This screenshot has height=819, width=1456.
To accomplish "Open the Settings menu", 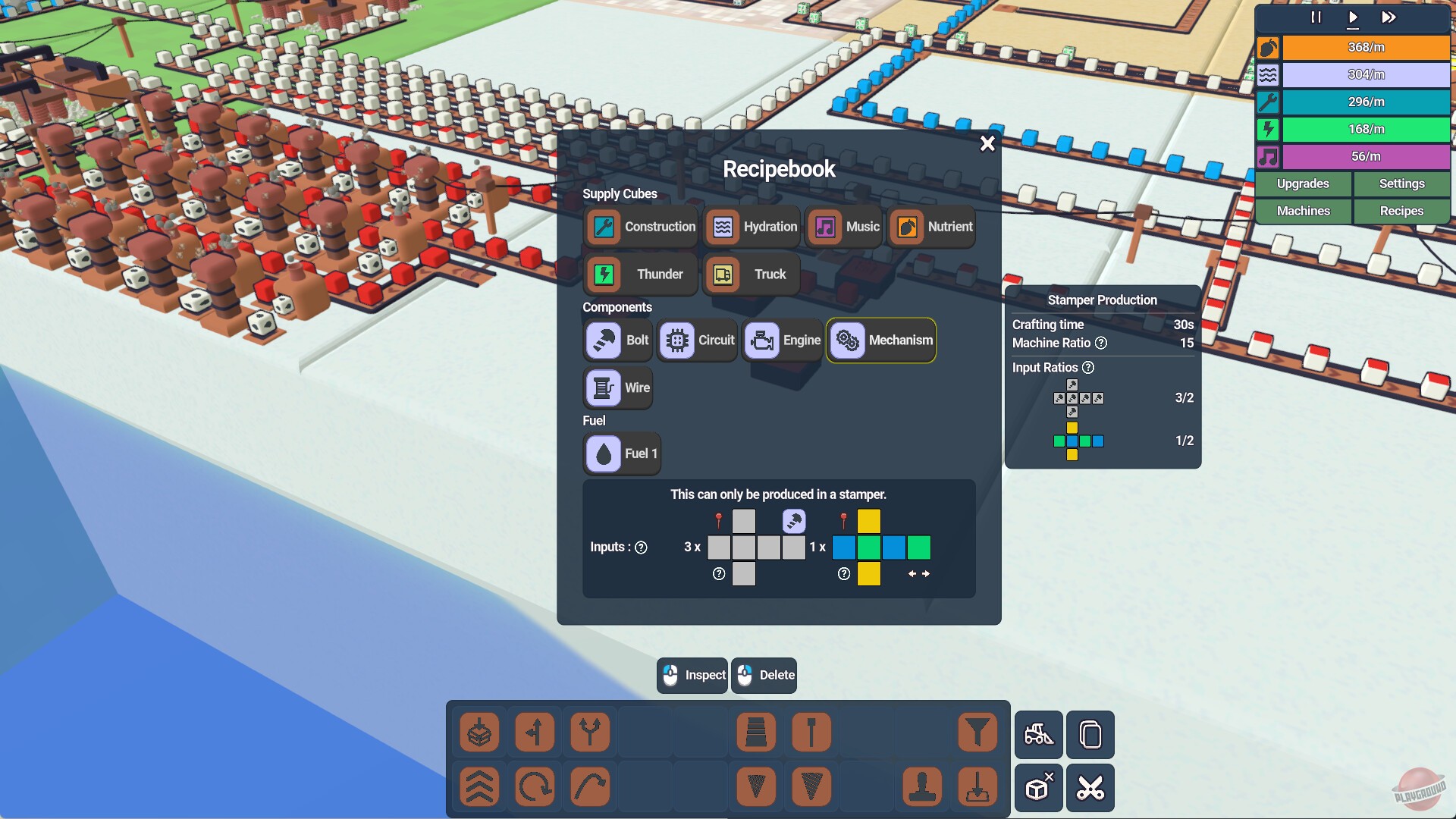I will point(1401,184).
